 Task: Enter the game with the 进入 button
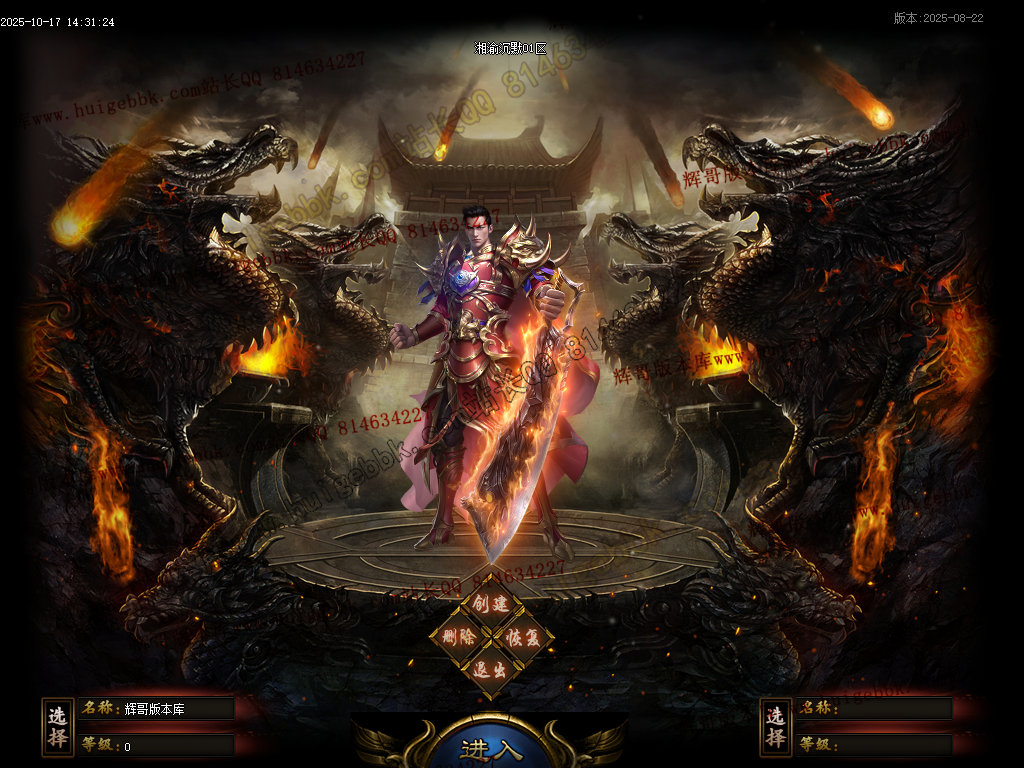[x=491, y=749]
